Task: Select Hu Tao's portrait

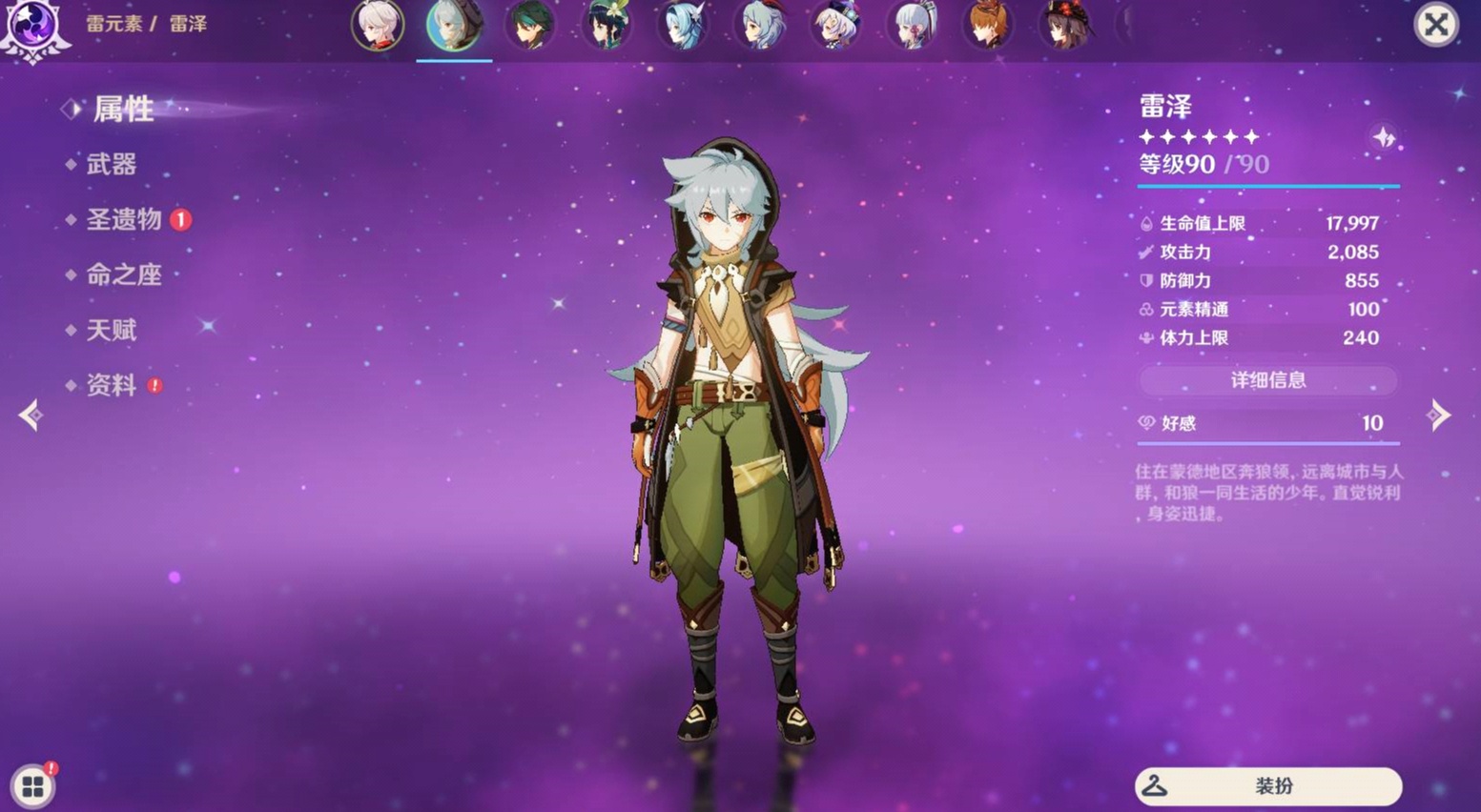Action: pyautogui.click(x=1065, y=25)
